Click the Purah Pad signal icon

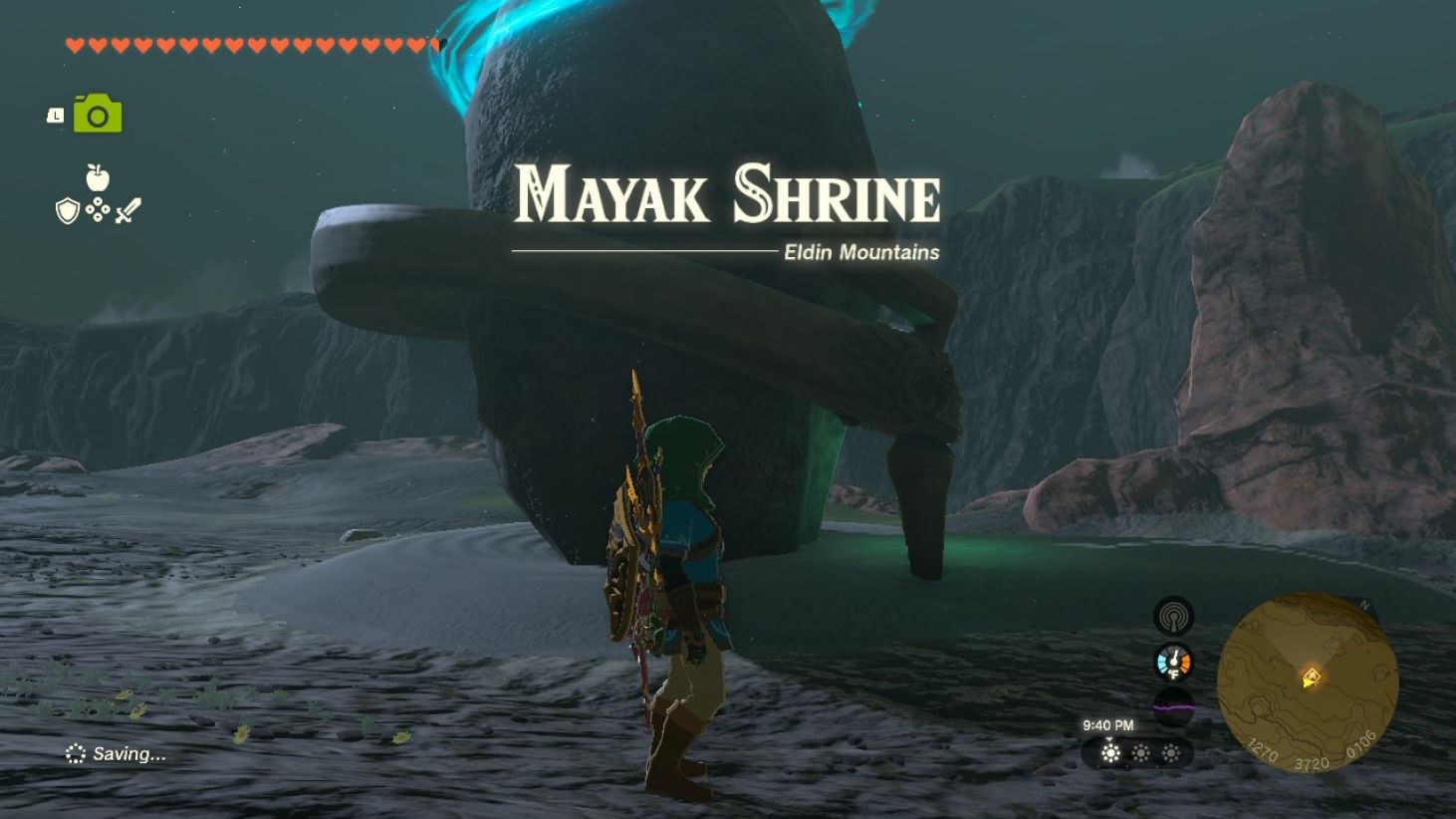coord(1172,617)
